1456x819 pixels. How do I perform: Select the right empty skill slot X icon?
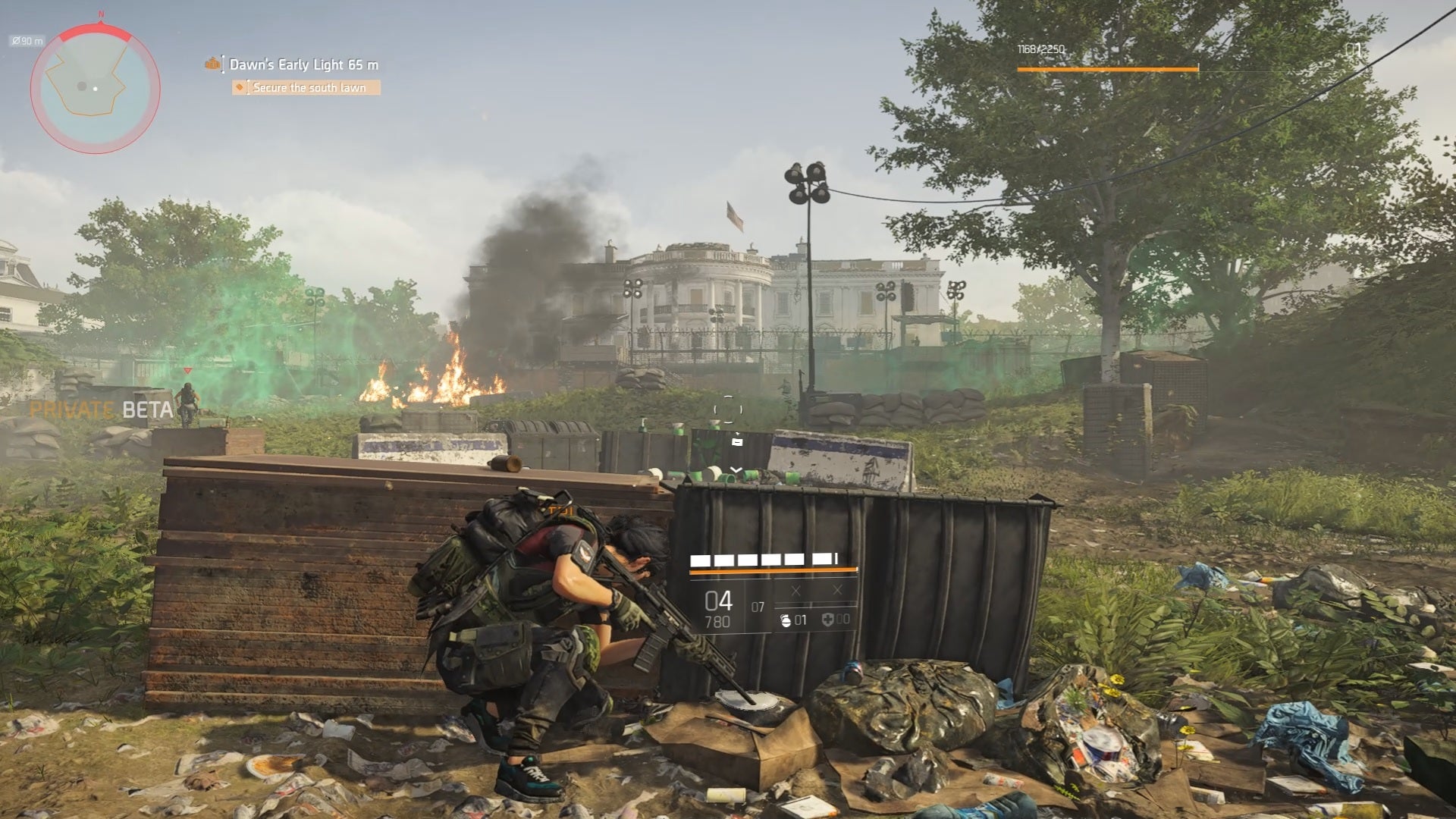pos(838,590)
